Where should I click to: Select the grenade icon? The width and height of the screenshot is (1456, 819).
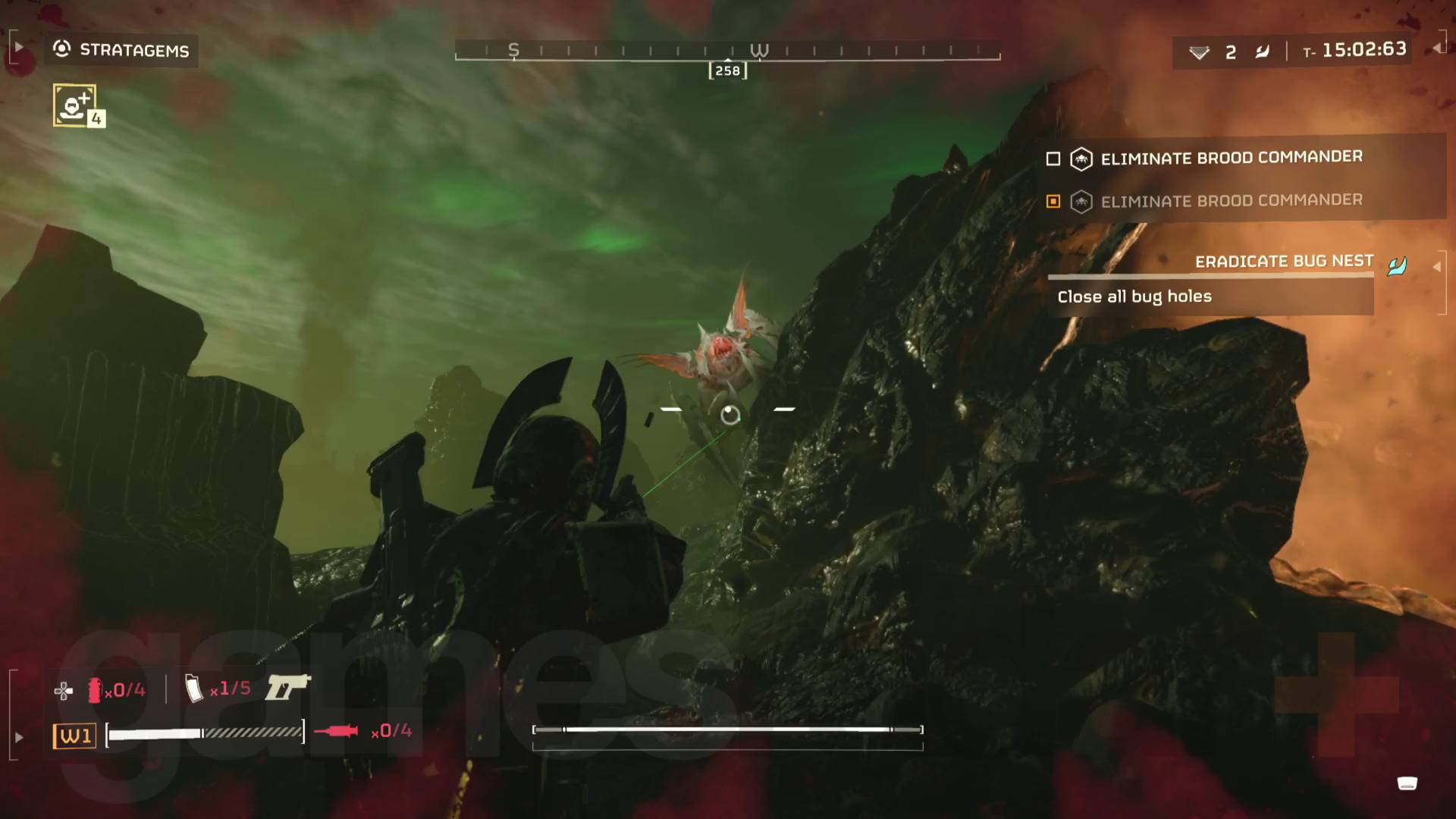click(x=95, y=690)
